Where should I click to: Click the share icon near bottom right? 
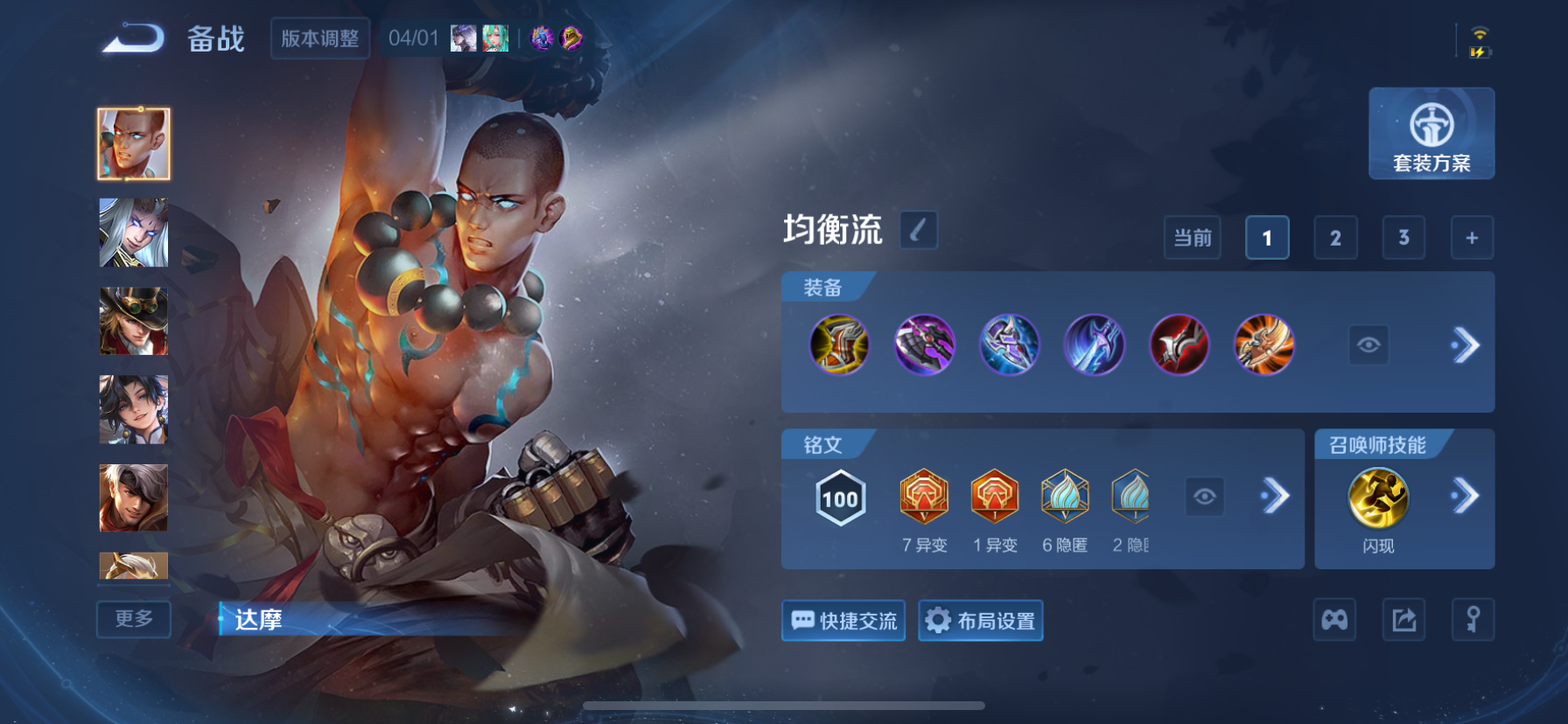click(1403, 619)
